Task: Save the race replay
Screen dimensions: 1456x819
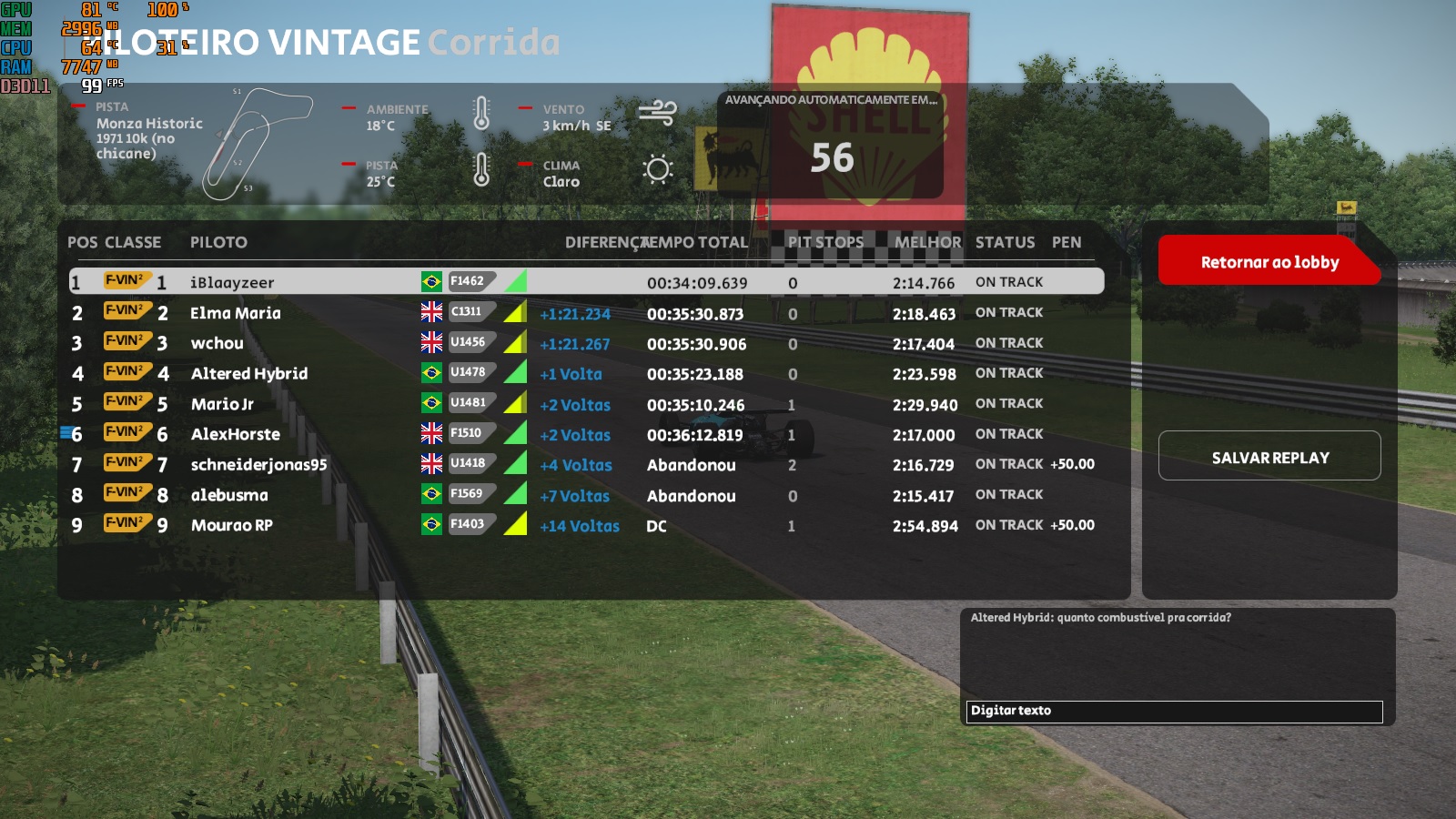Action: coord(1269,457)
